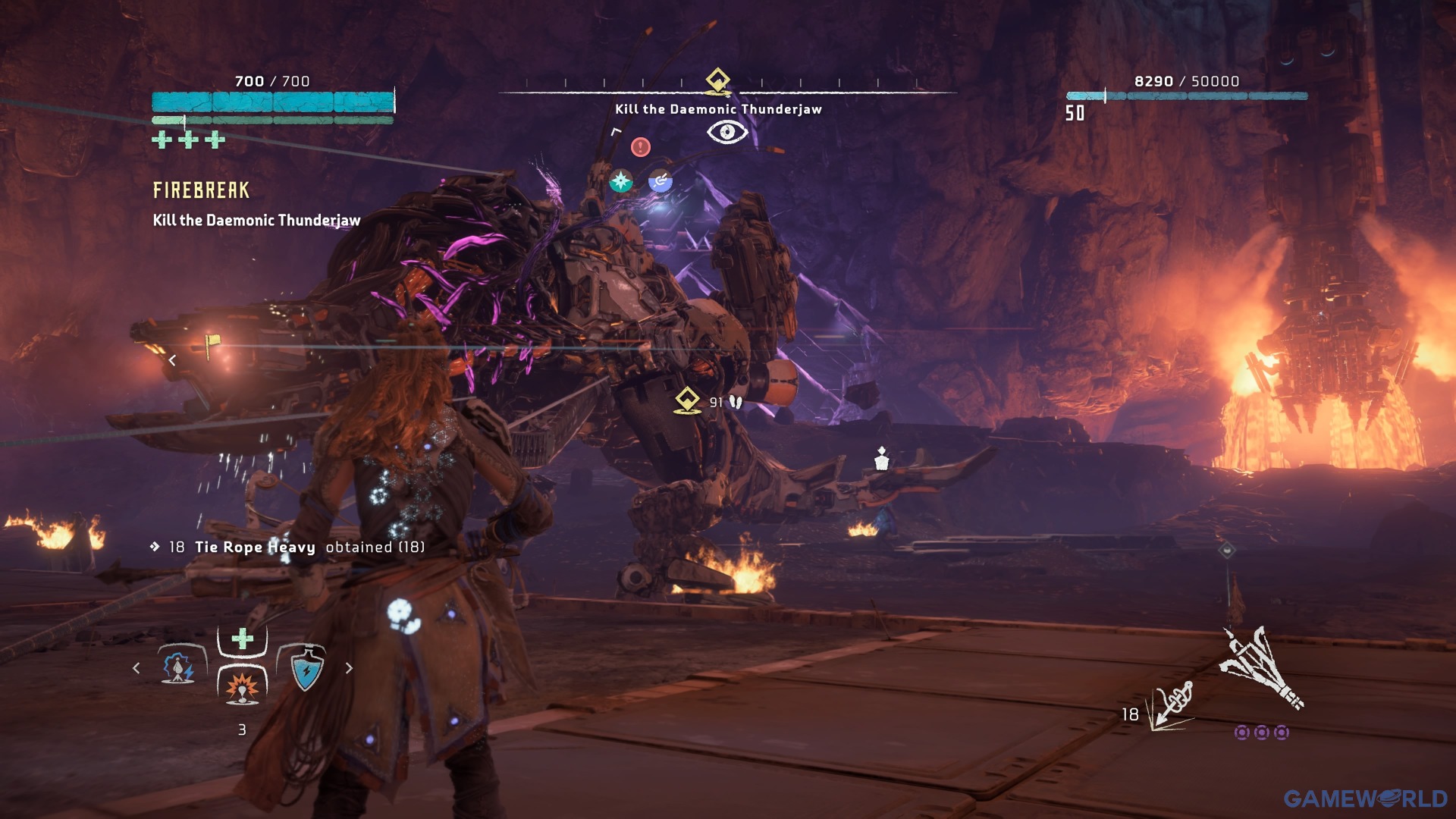Image resolution: width=1456 pixels, height=819 pixels.
Task: Click the eye visibility indicator
Action: point(727,133)
